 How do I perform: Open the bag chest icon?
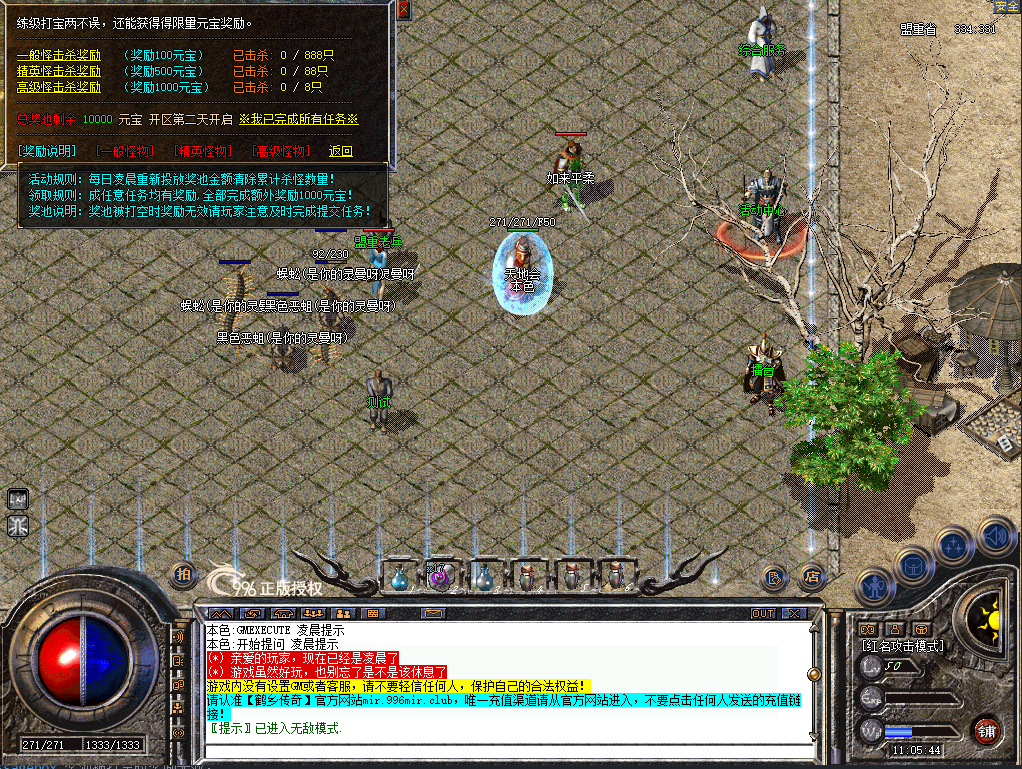pos(913,568)
